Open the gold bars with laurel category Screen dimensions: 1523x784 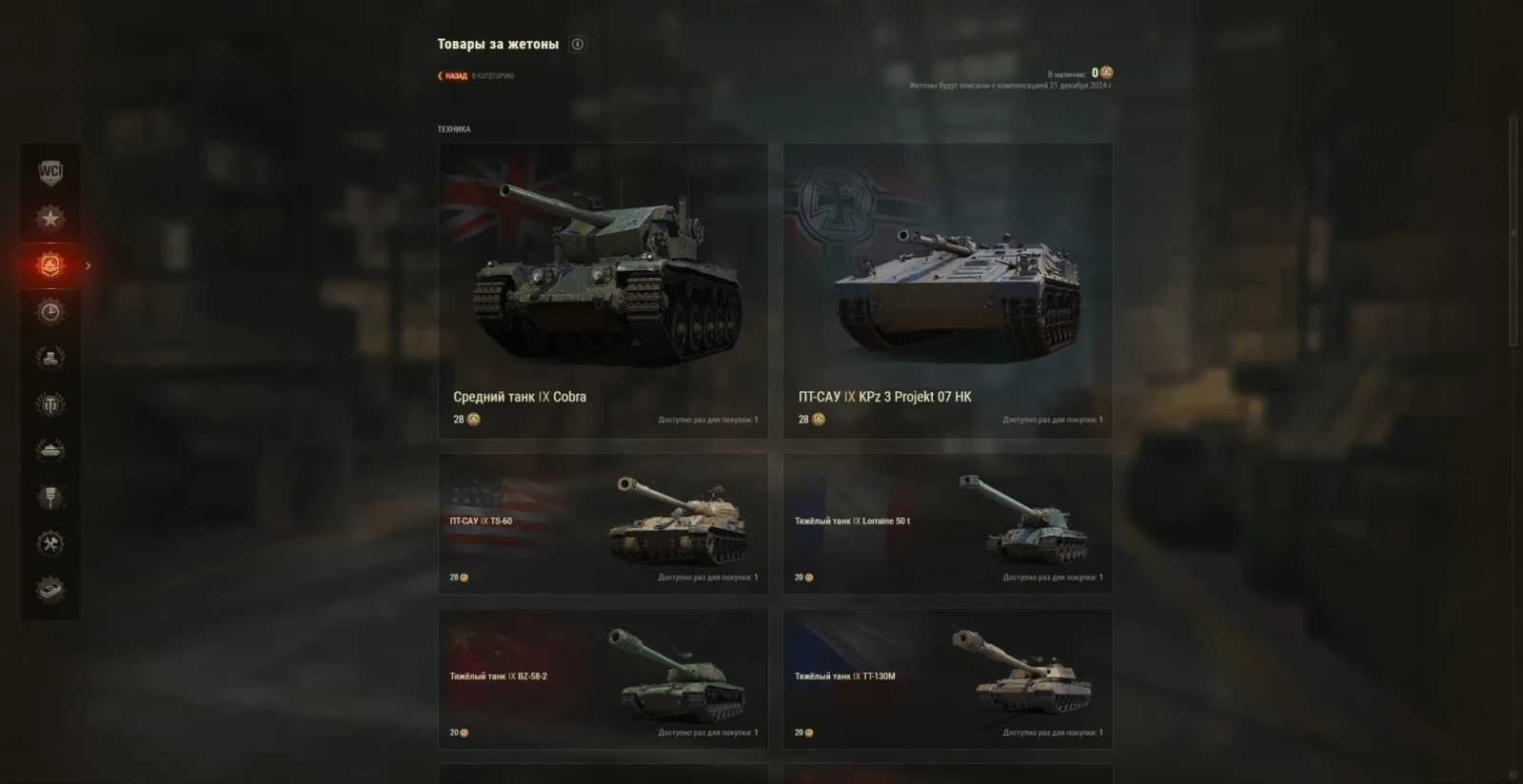coord(50,358)
